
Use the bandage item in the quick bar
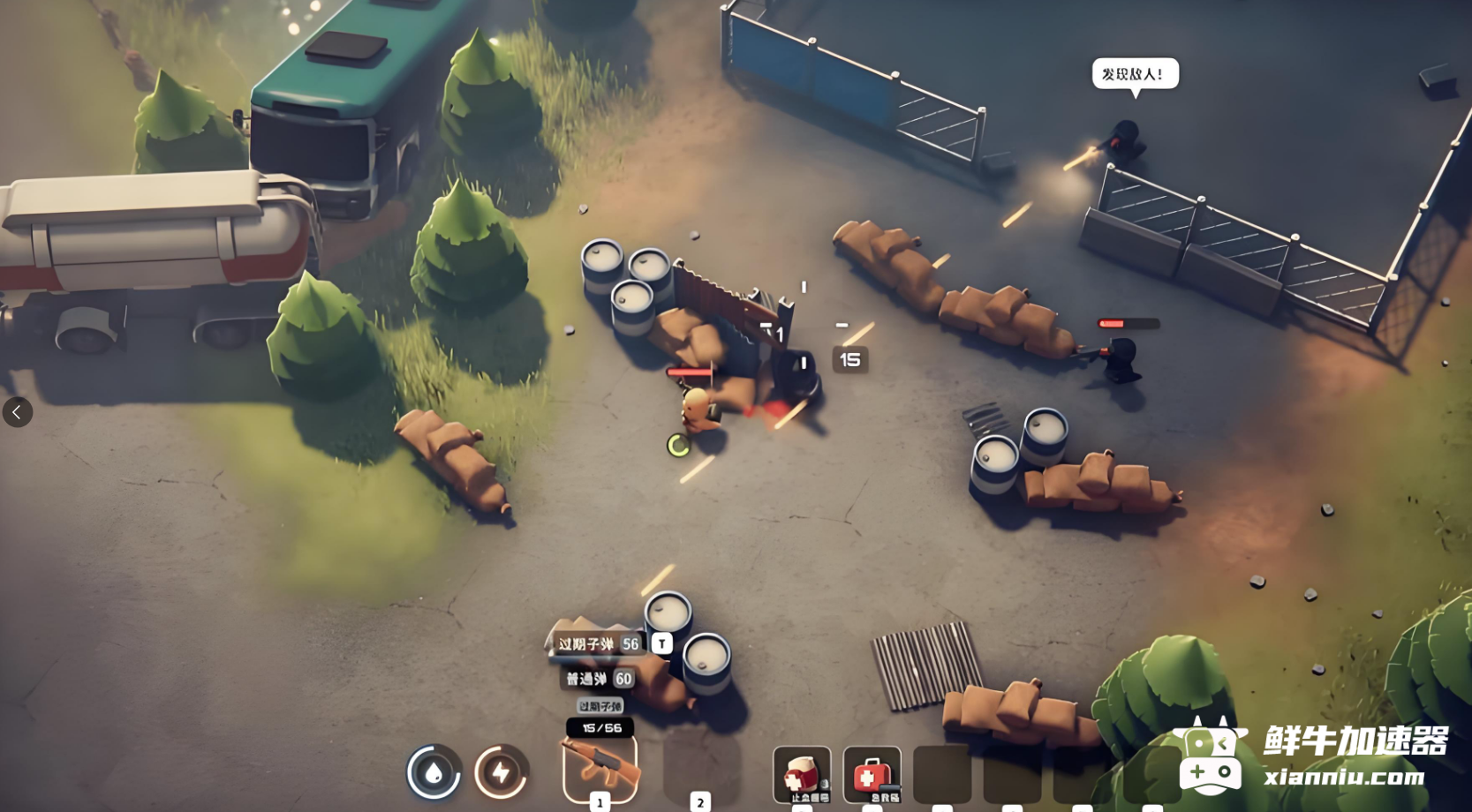tap(801, 774)
